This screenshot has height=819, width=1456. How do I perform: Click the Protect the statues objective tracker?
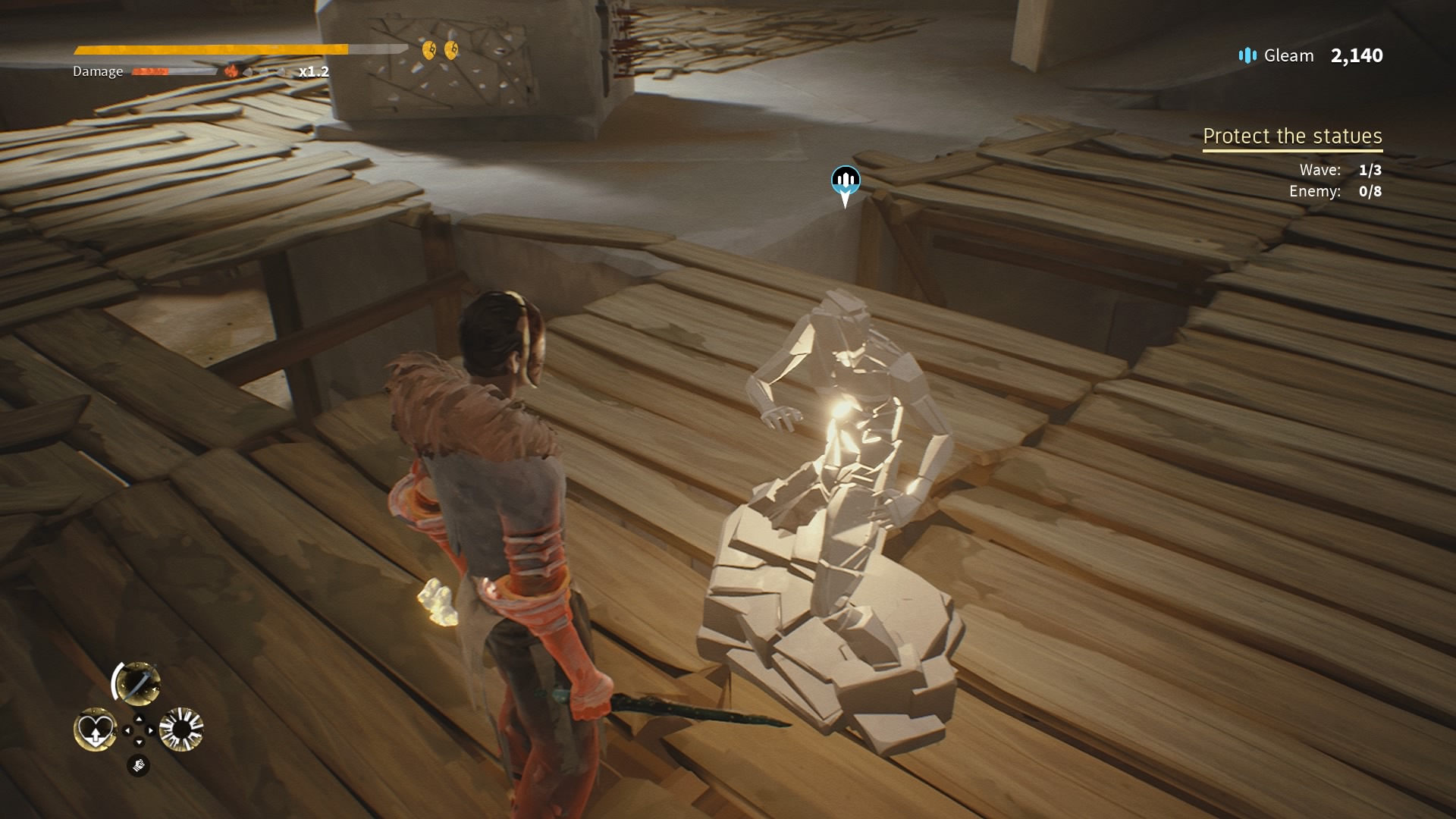point(1292,136)
